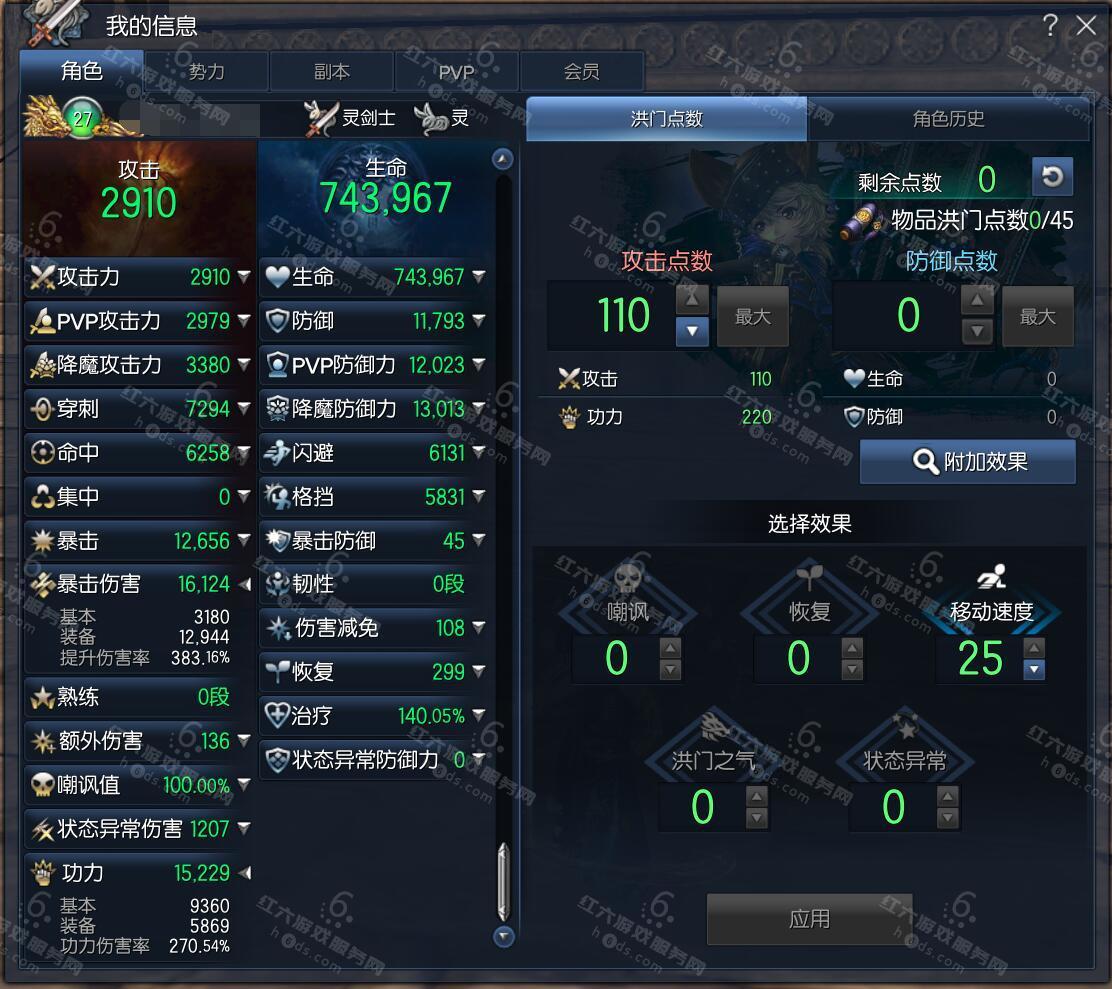Click the stats list scroll-down arrow
Screen dimensions: 1112x989
click(x=504, y=936)
